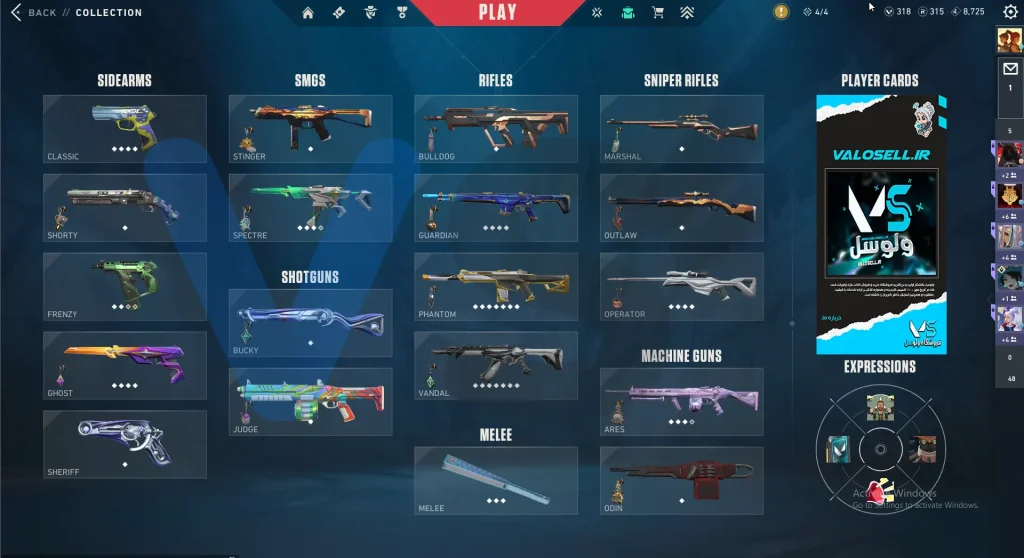Viewport: 1024px width, 558px height.
Task: Choose the Spectre weapon slot
Action: click(310, 208)
